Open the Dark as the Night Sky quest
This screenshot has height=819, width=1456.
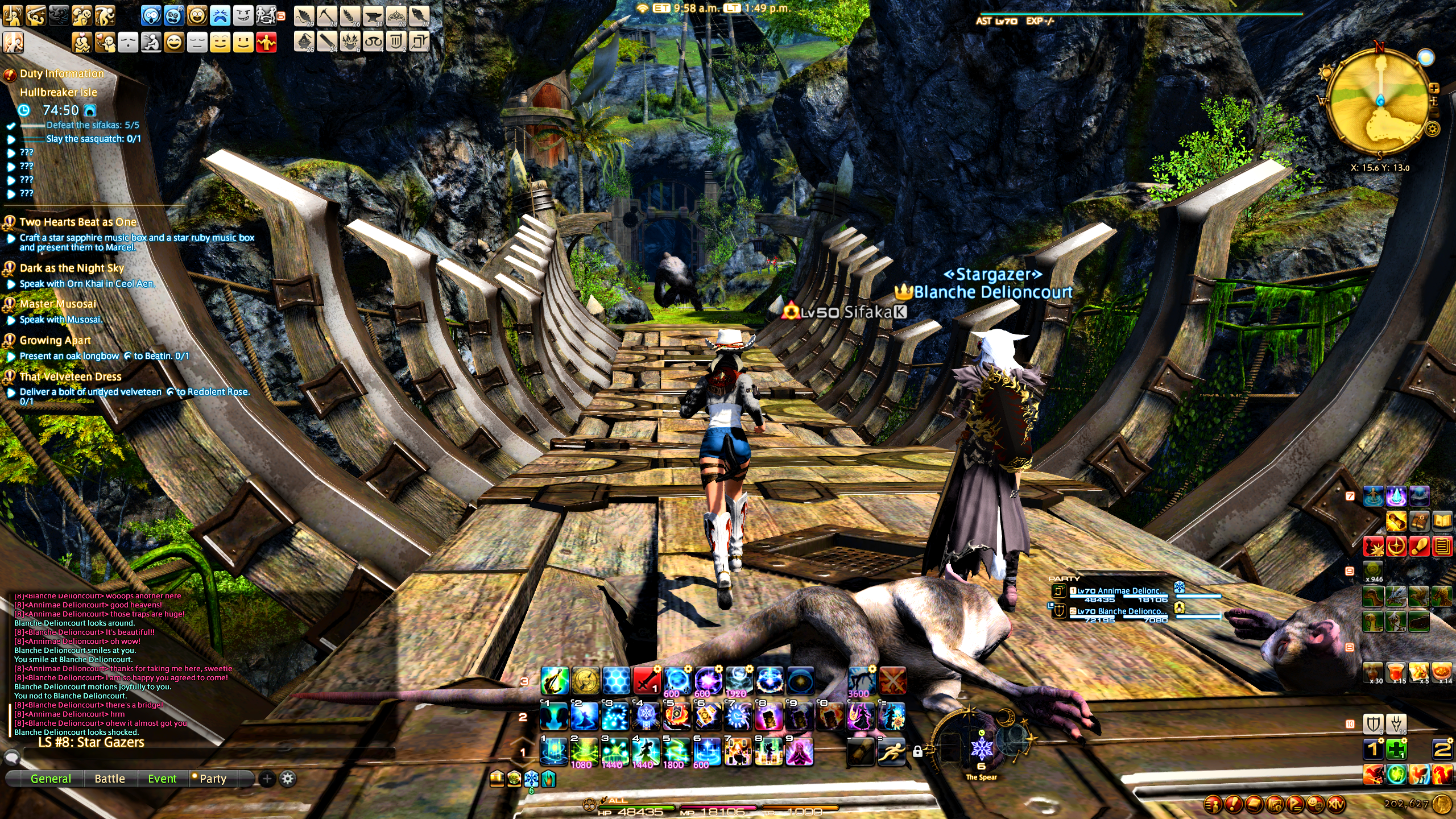72,268
